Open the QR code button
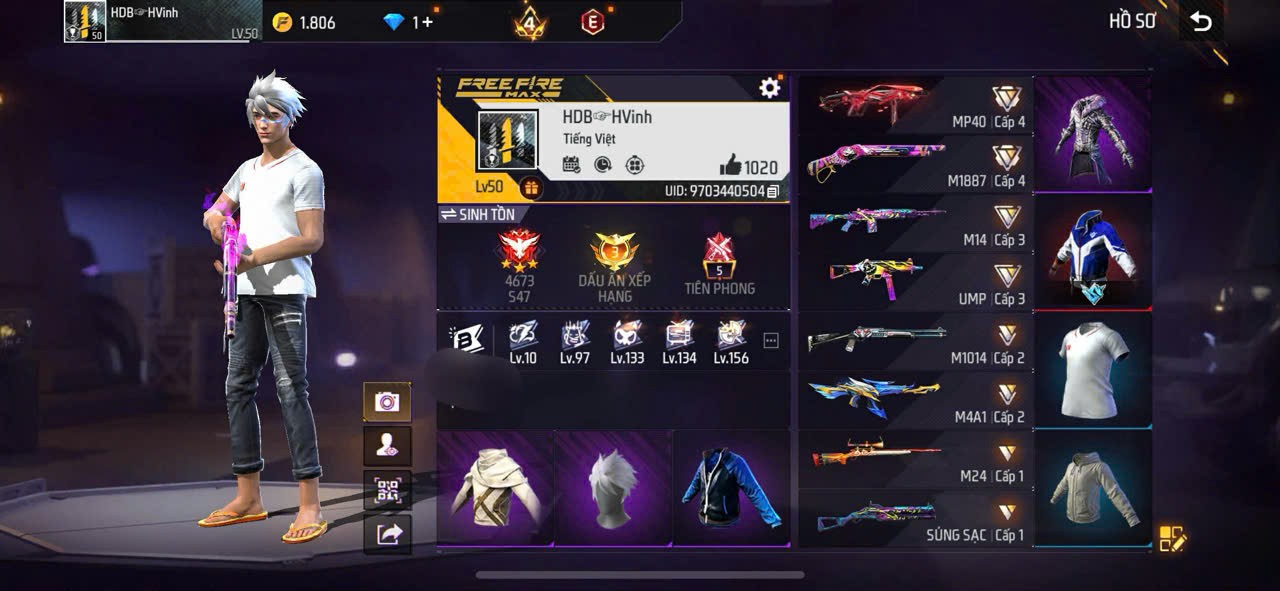The height and width of the screenshot is (591, 1280). click(387, 490)
